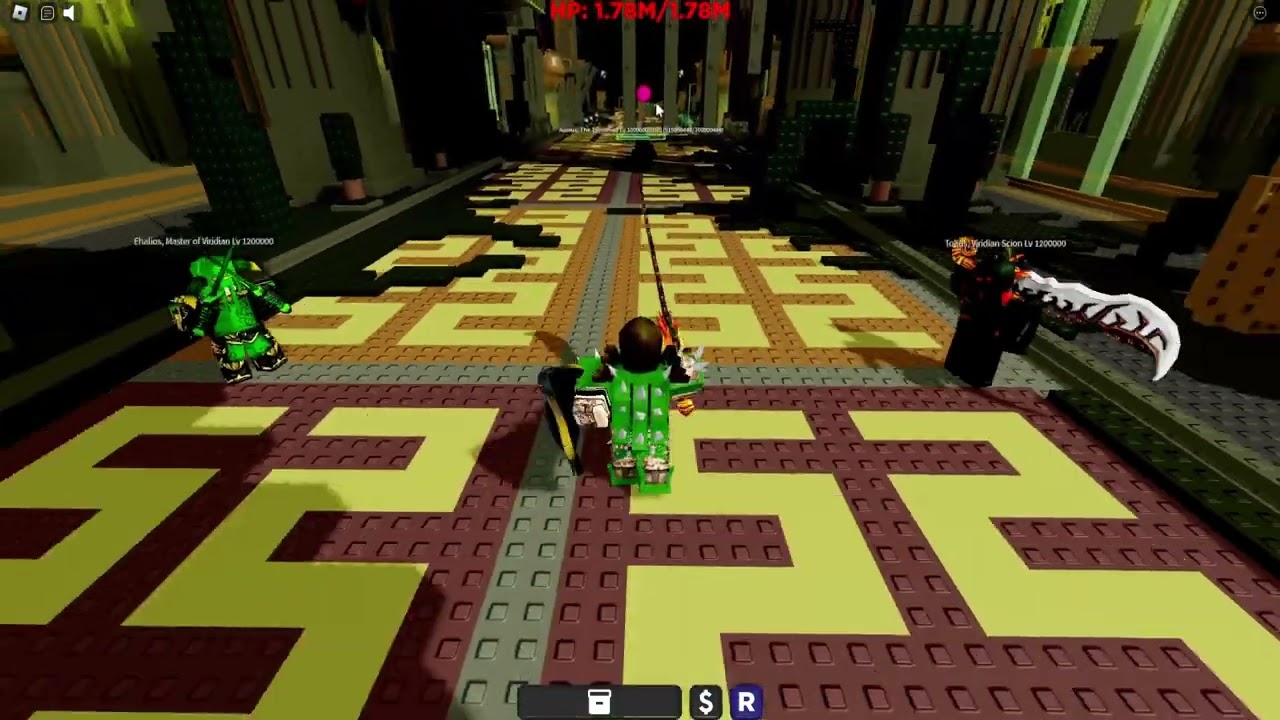Viewport: 1280px width, 720px height.
Task: Toggle visibility of the top-right options menu
Action: point(1259,12)
